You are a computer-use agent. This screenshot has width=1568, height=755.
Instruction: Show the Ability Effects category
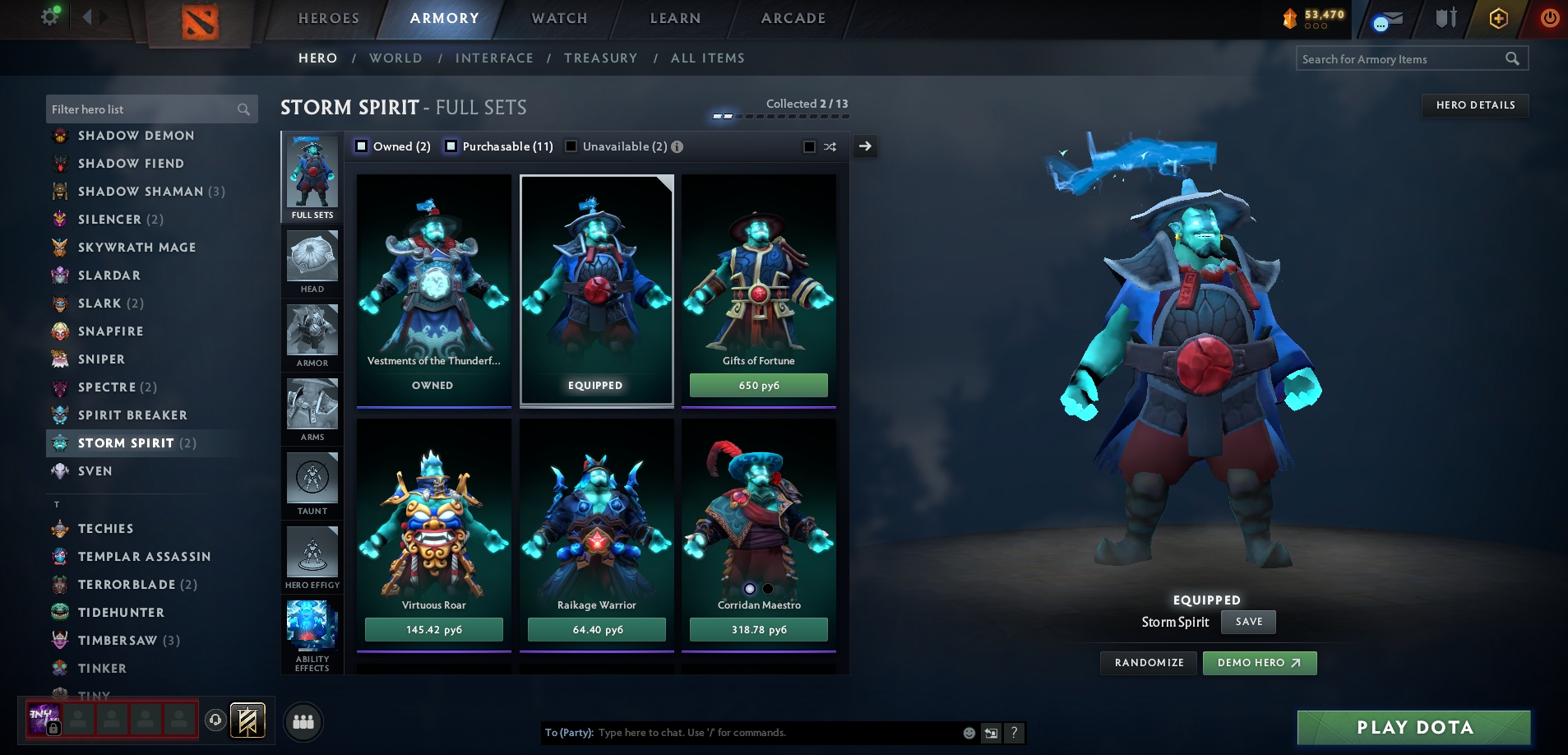tap(312, 636)
